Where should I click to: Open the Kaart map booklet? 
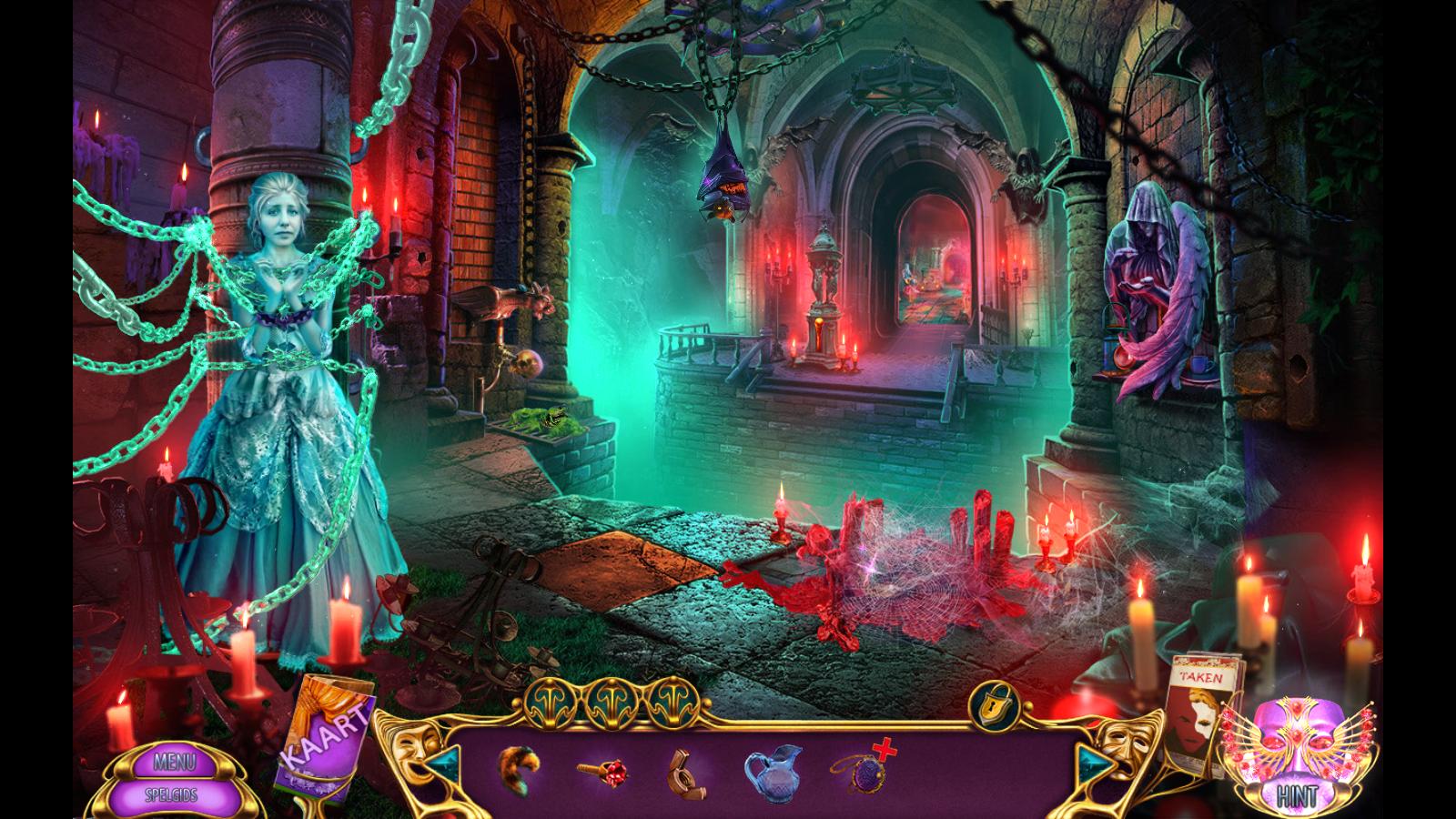[x=324, y=733]
